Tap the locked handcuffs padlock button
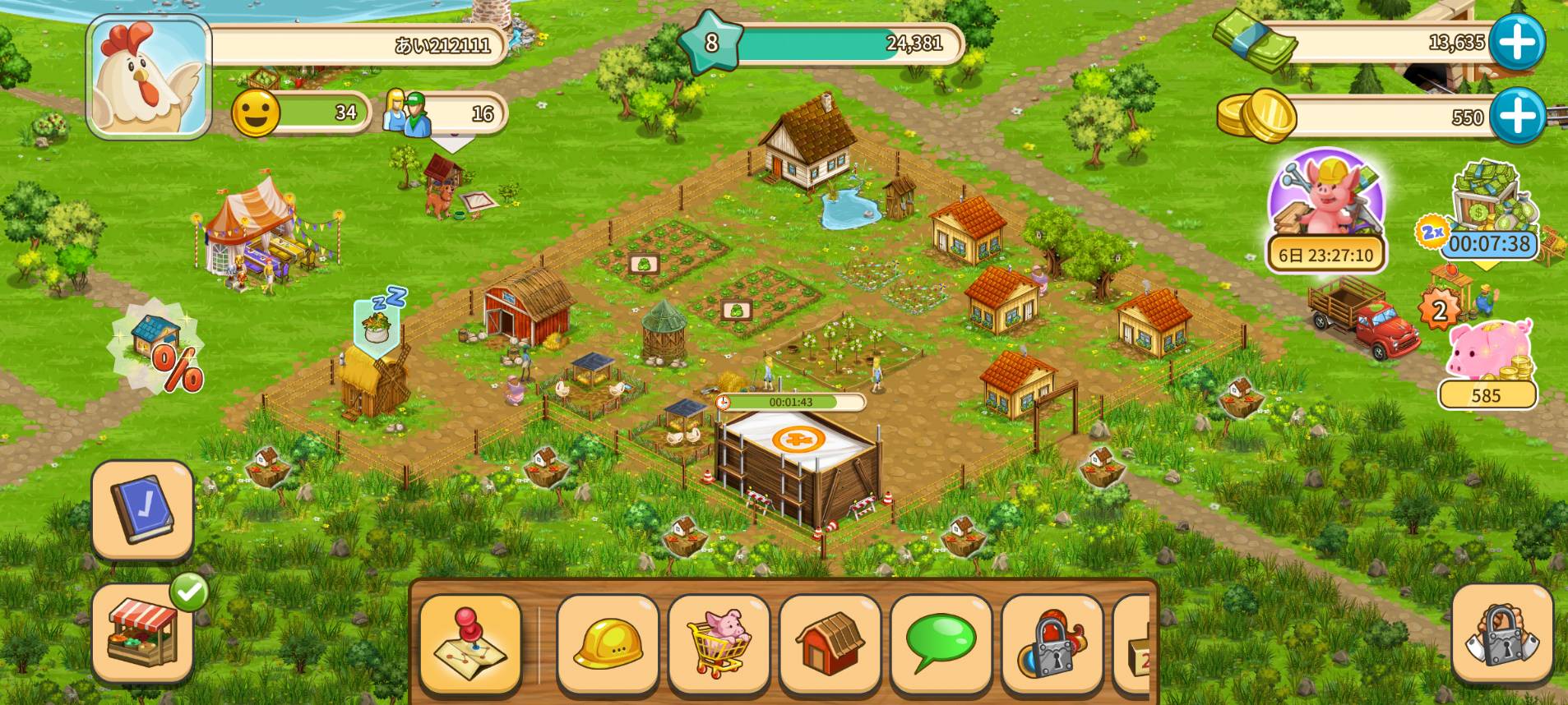This screenshot has height=705, width=1568. click(1502, 634)
